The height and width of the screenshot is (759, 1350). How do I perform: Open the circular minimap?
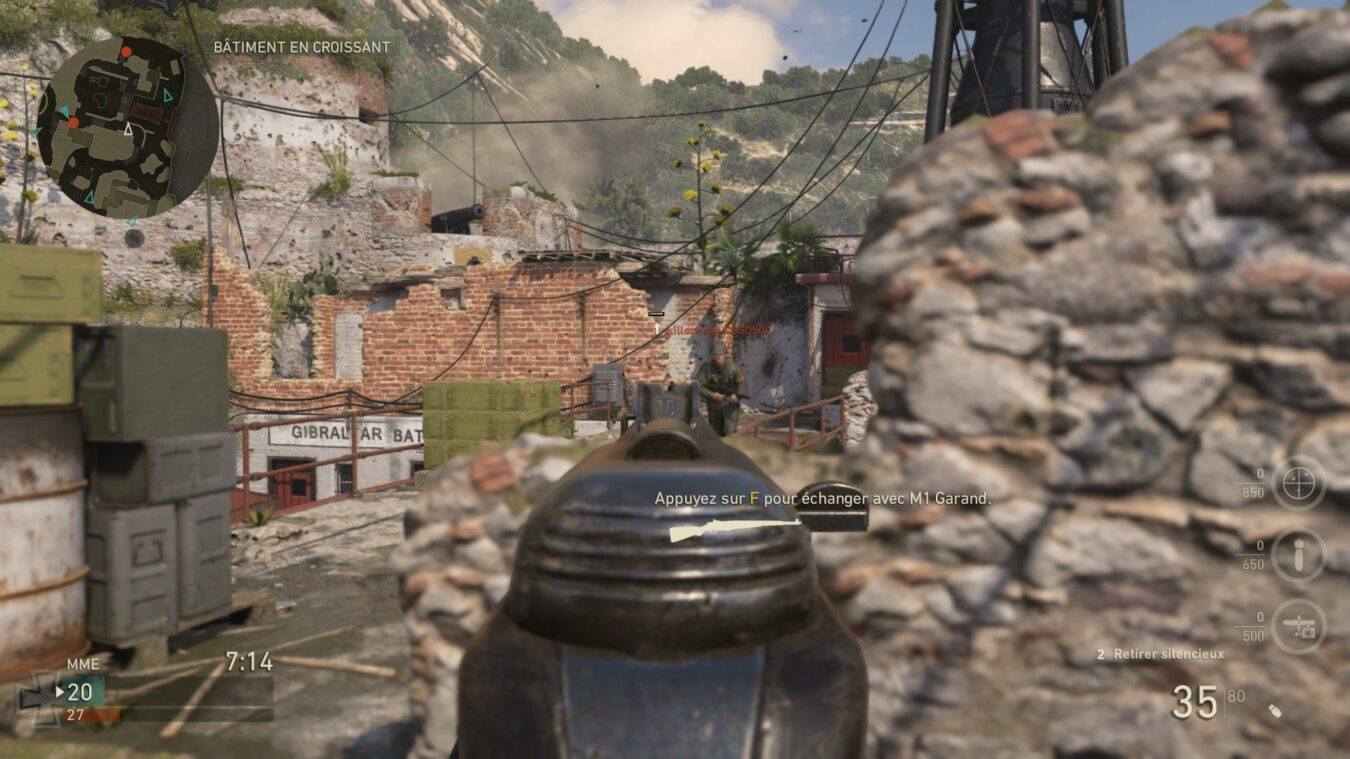point(127,127)
